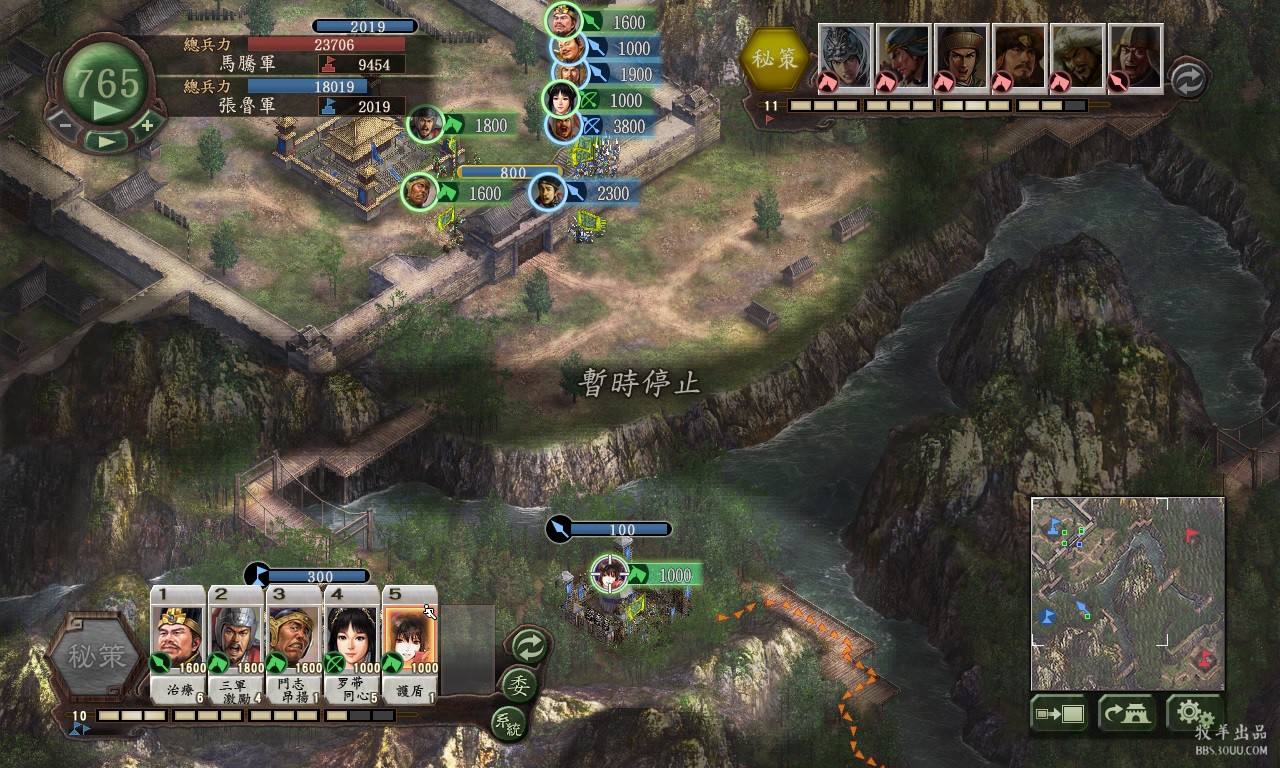This screenshot has width=1280, height=768.
Task: Select the silver-helmeted enemy officer portrait
Action: [x=846, y=57]
